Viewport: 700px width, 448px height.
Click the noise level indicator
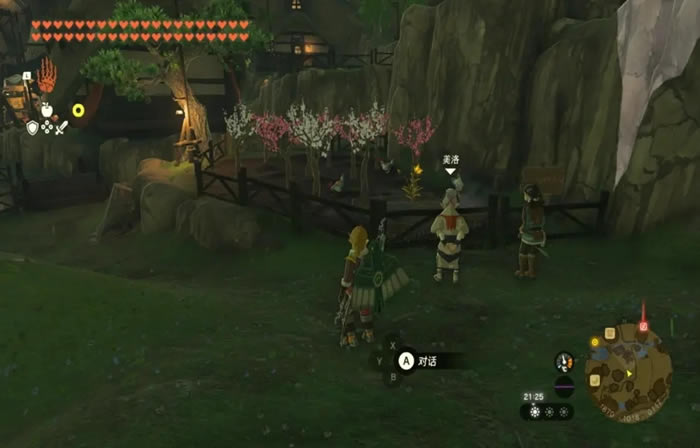point(564,387)
